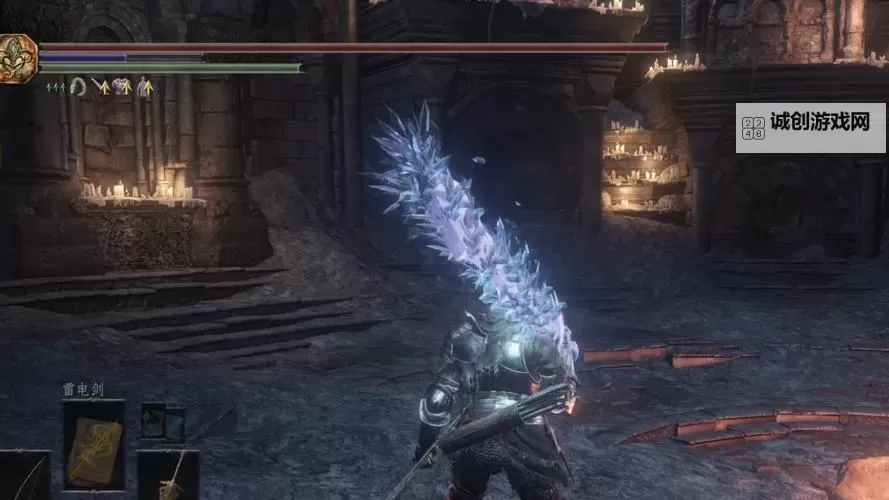Click the covenant emblem beside the health bar

(18, 57)
